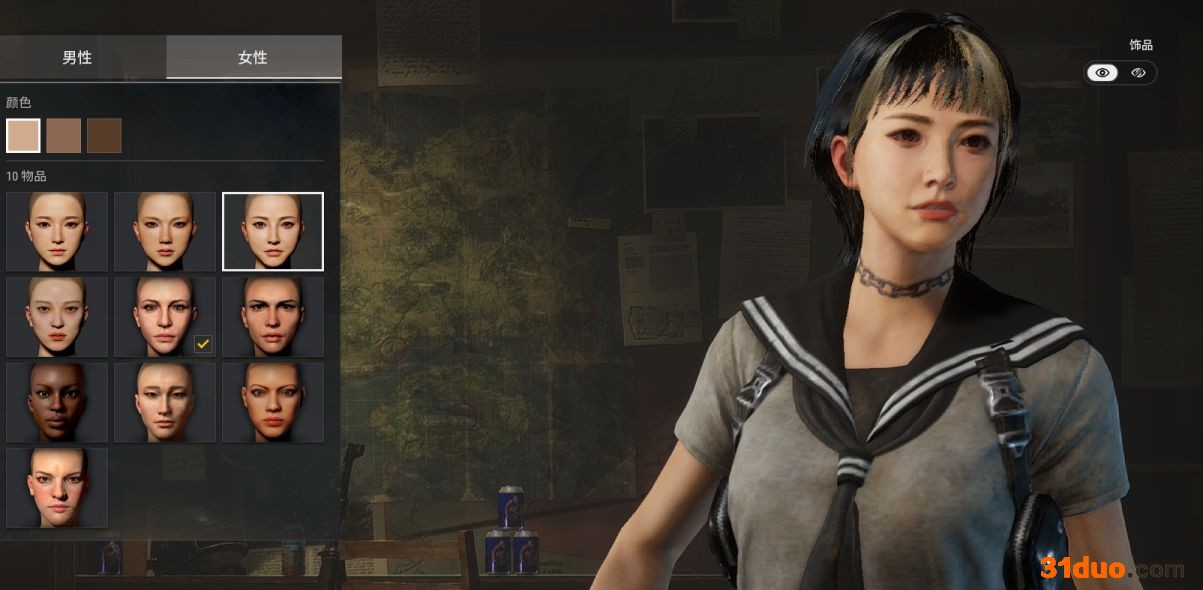The width and height of the screenshot is (1203, 590).
Task: Choose the lightest skin color swatch
Action: pyautogui.click(x=23, y=135)
